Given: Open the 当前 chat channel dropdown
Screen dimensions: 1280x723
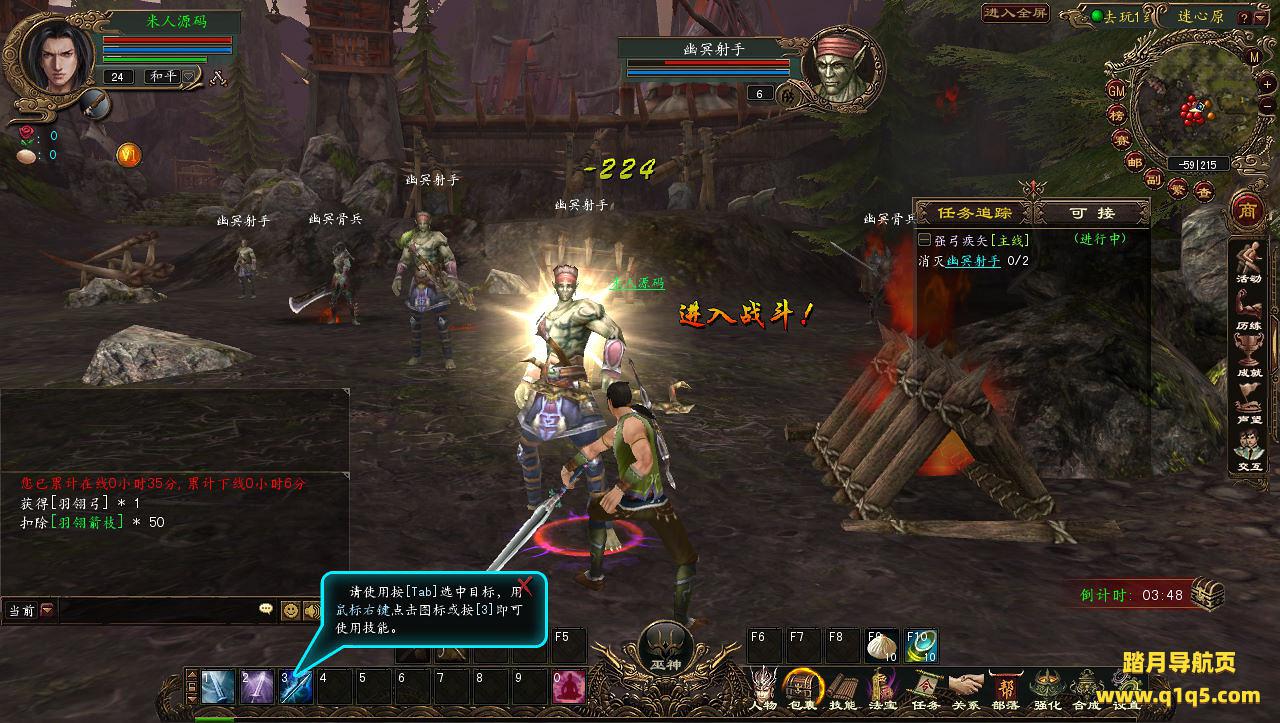Looking at the screenshot, I should coord(47,609).
